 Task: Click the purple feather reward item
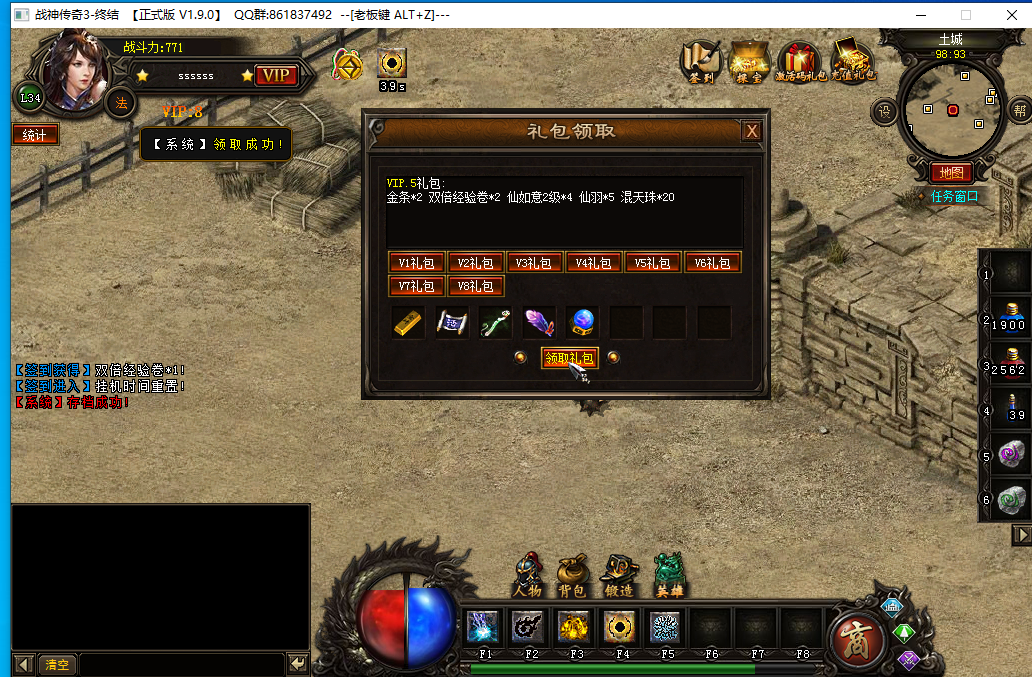coord(539,323)
